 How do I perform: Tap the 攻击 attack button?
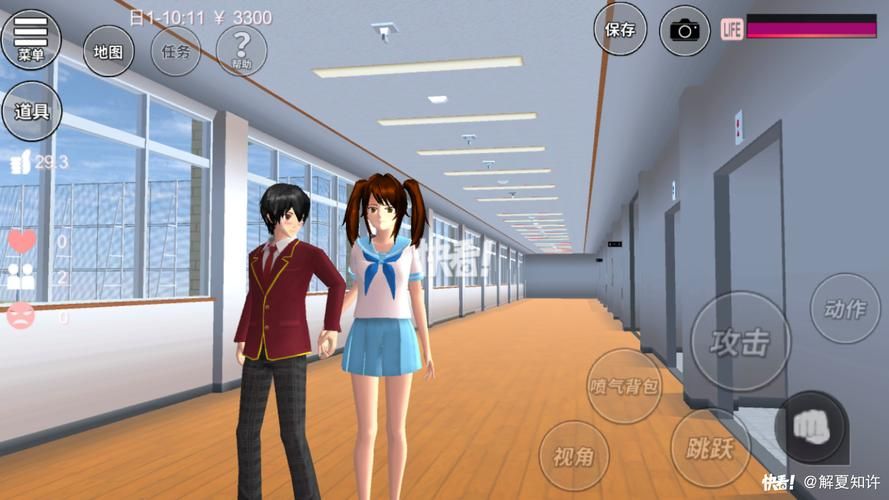click(x=740, y=342)
